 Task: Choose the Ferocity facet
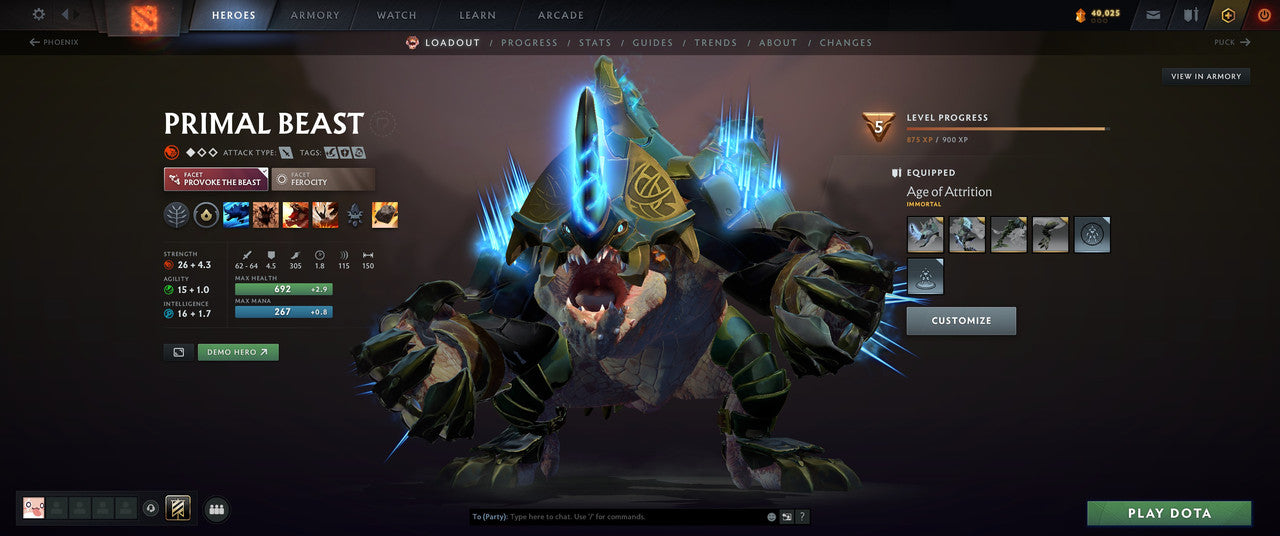click(x=322, y=179)
